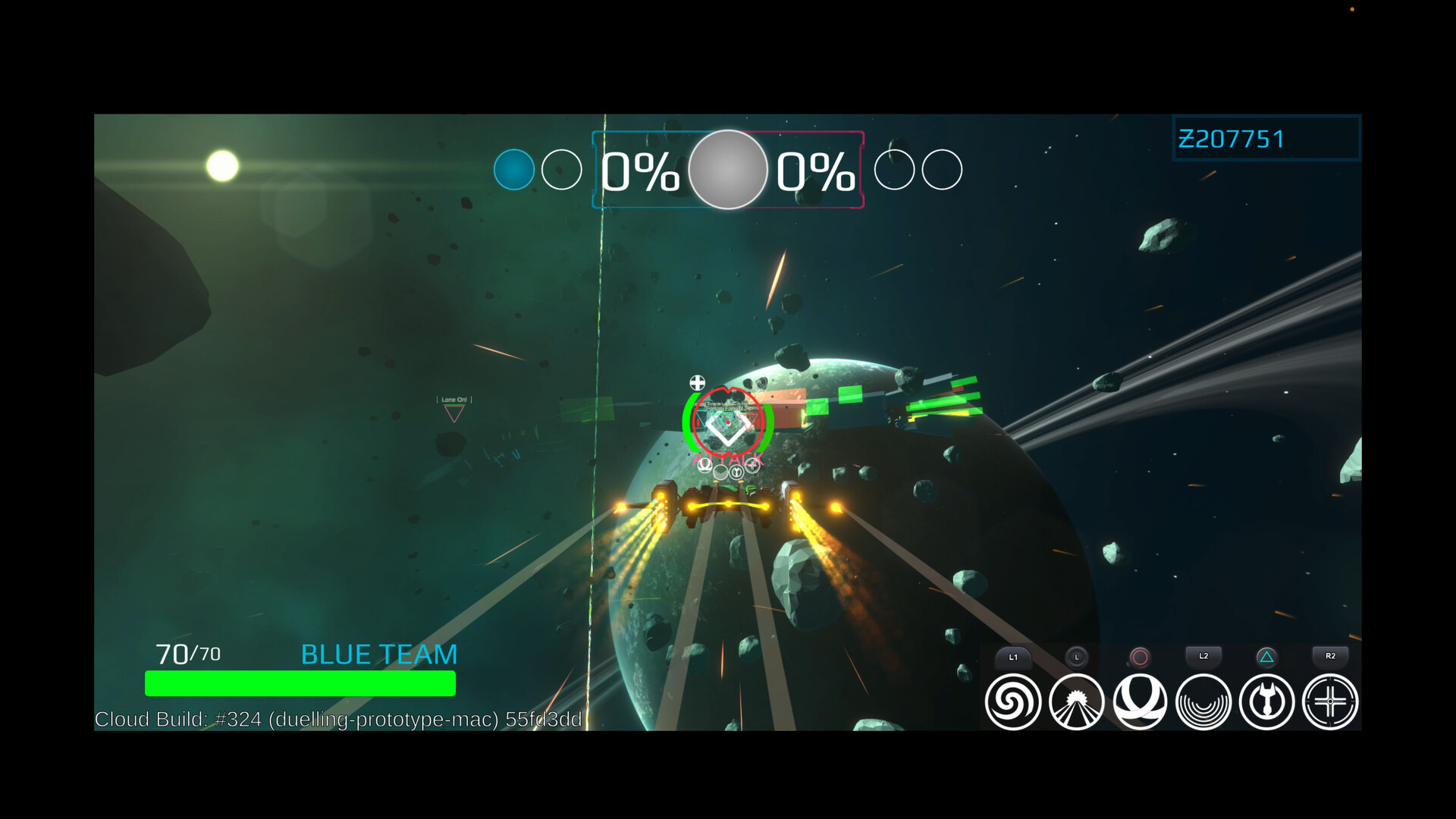
Task: Select the spiral vortex ability above L1
Action: pyautogui.click(x=1012, y=701)
